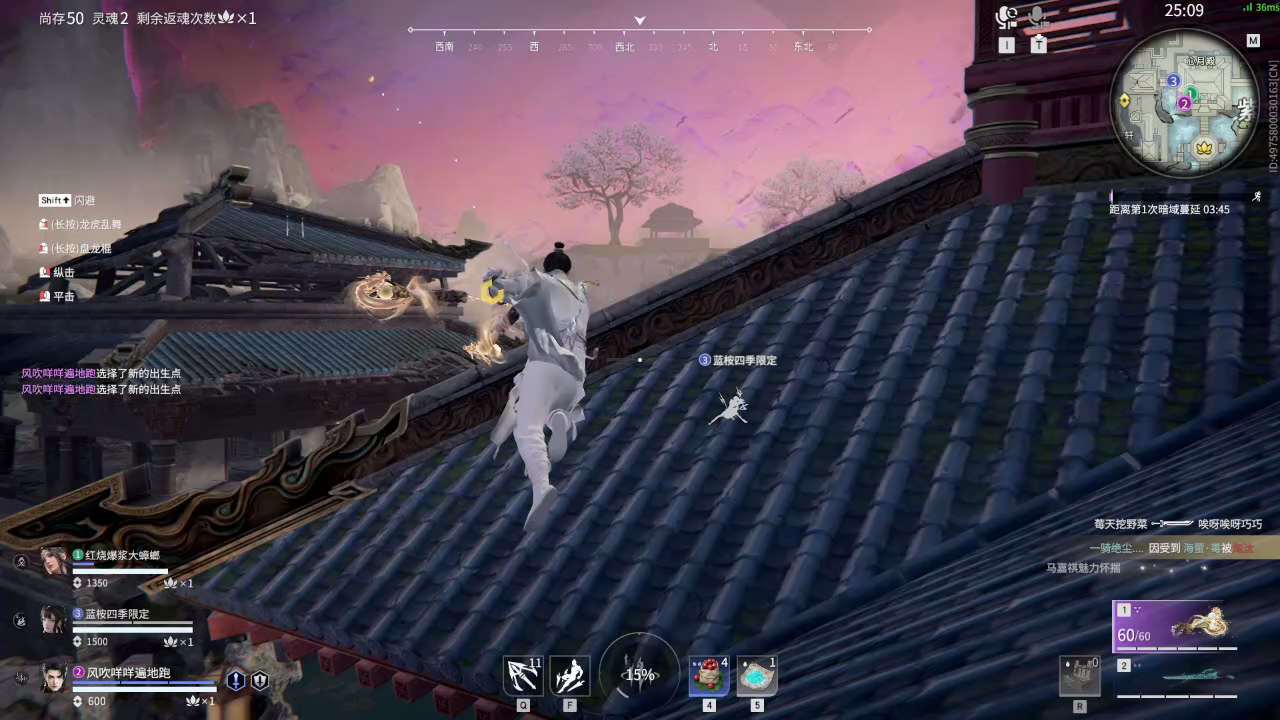Click the team voice channel icon

pos(1004,17)
